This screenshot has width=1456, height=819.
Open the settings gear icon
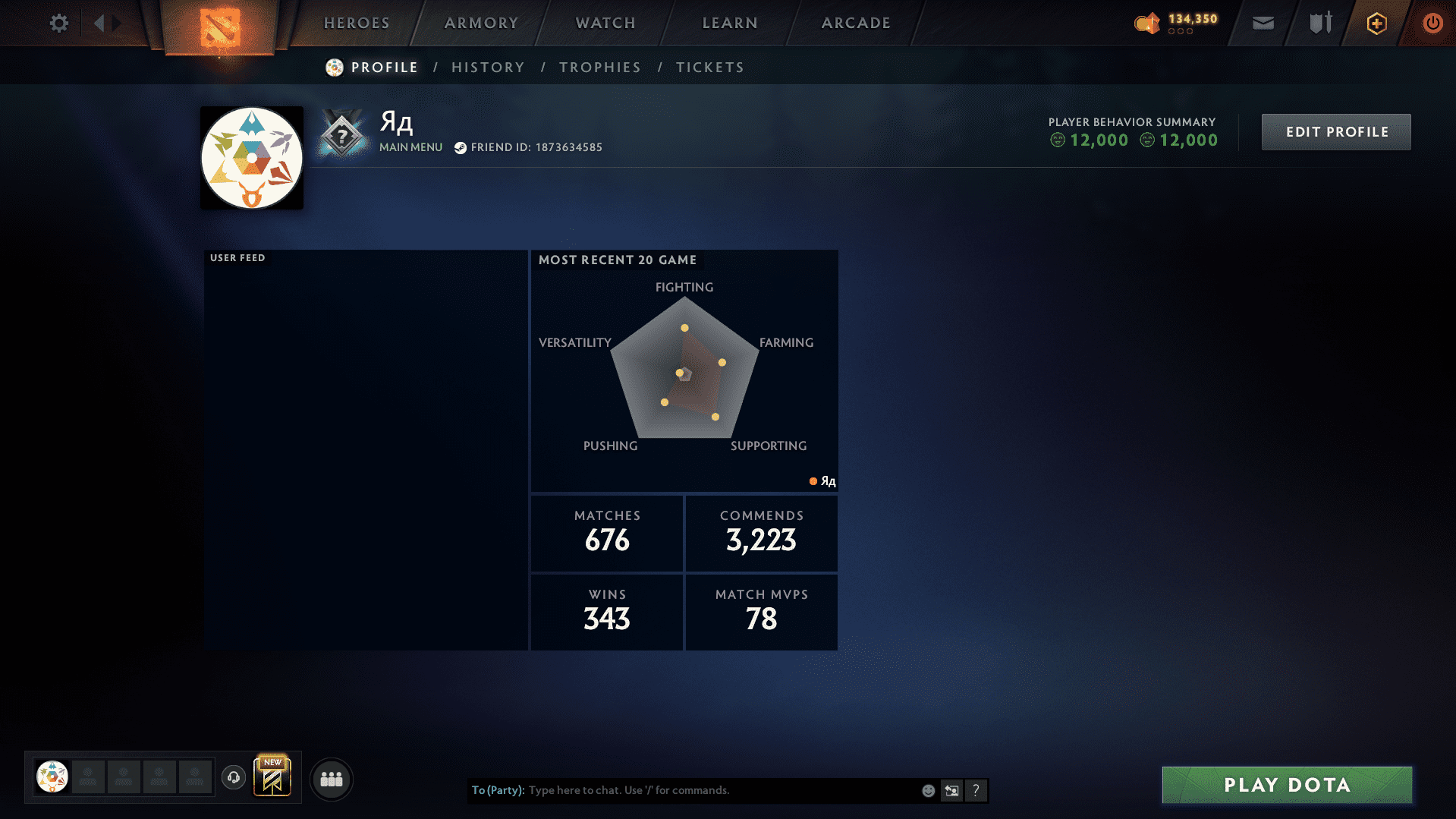pos(58,23)
